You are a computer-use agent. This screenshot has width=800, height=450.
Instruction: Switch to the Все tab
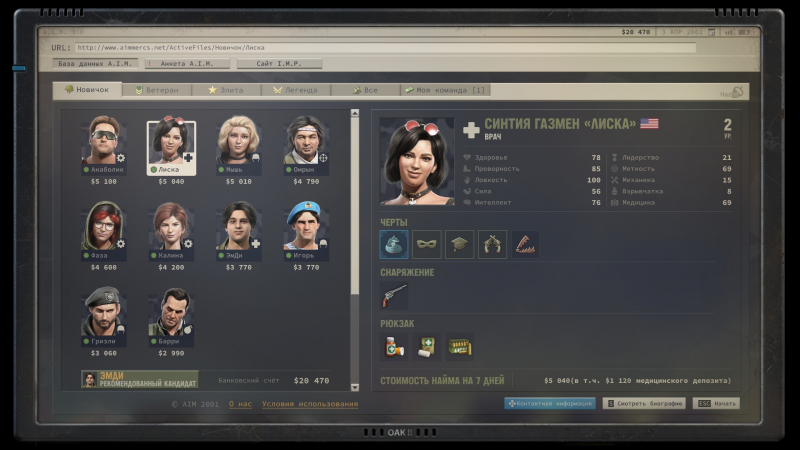[x=364, y=90]
